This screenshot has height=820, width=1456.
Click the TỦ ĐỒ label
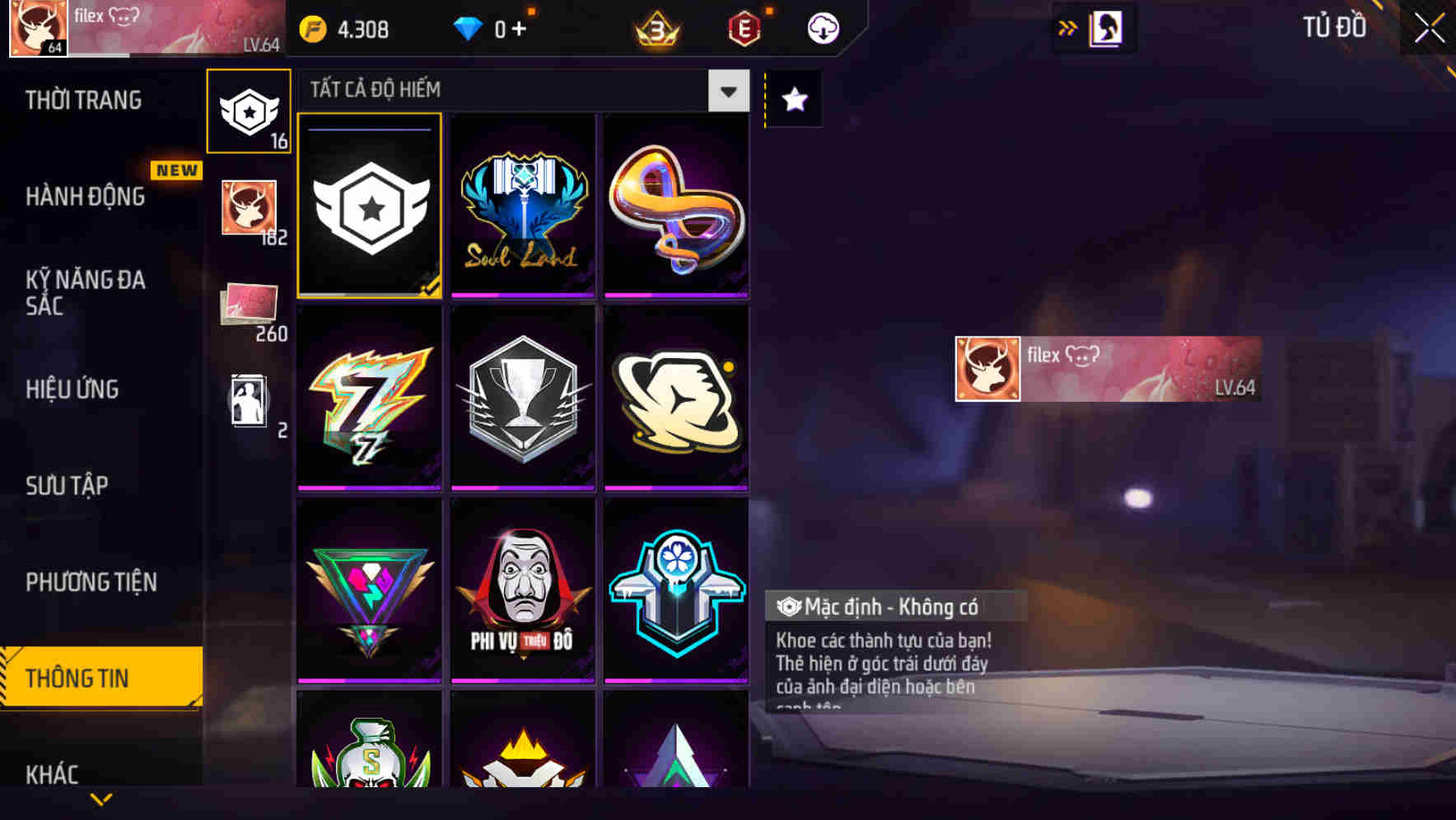point(1336,27)
